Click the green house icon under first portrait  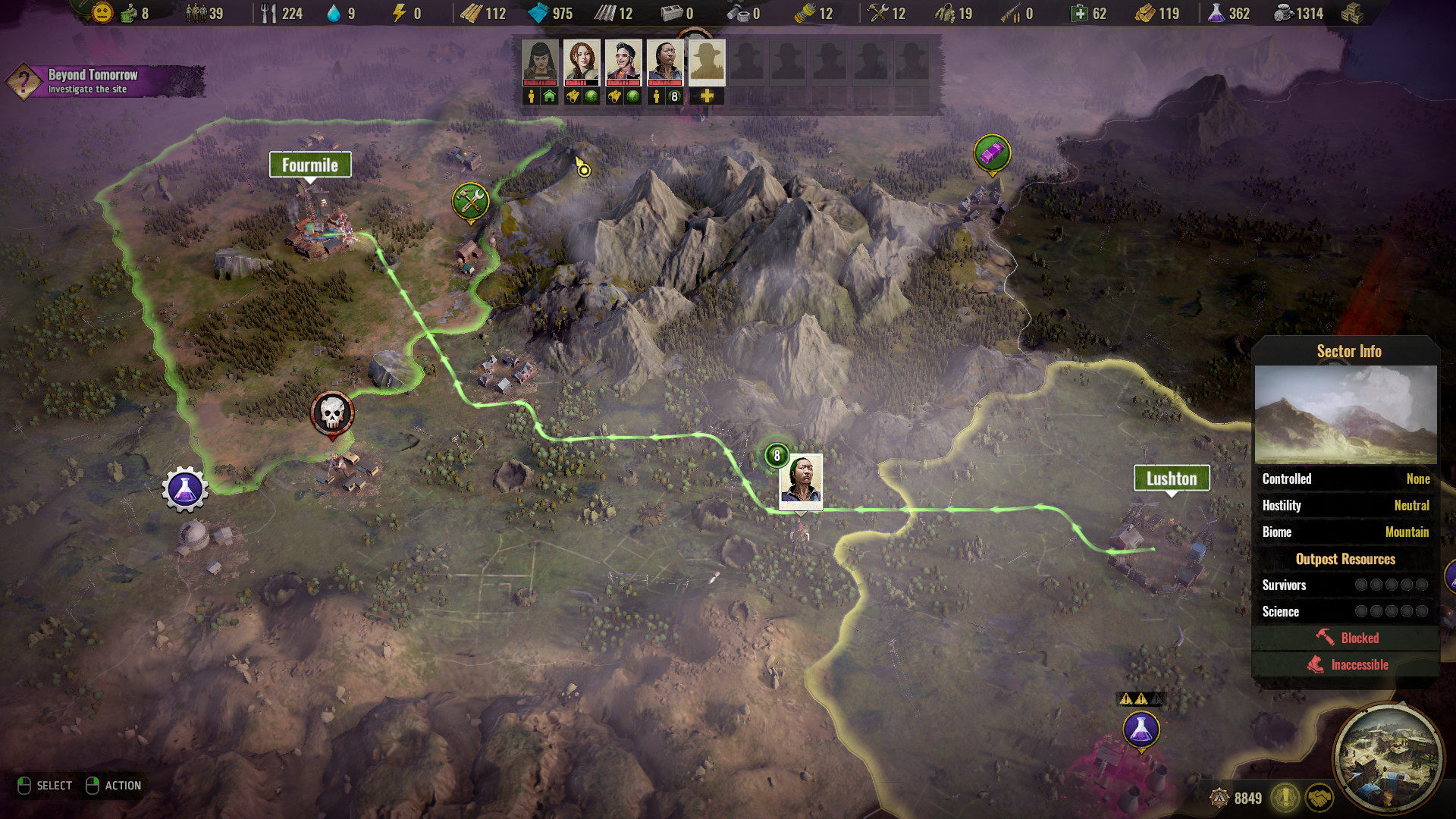tap(550, 96)
